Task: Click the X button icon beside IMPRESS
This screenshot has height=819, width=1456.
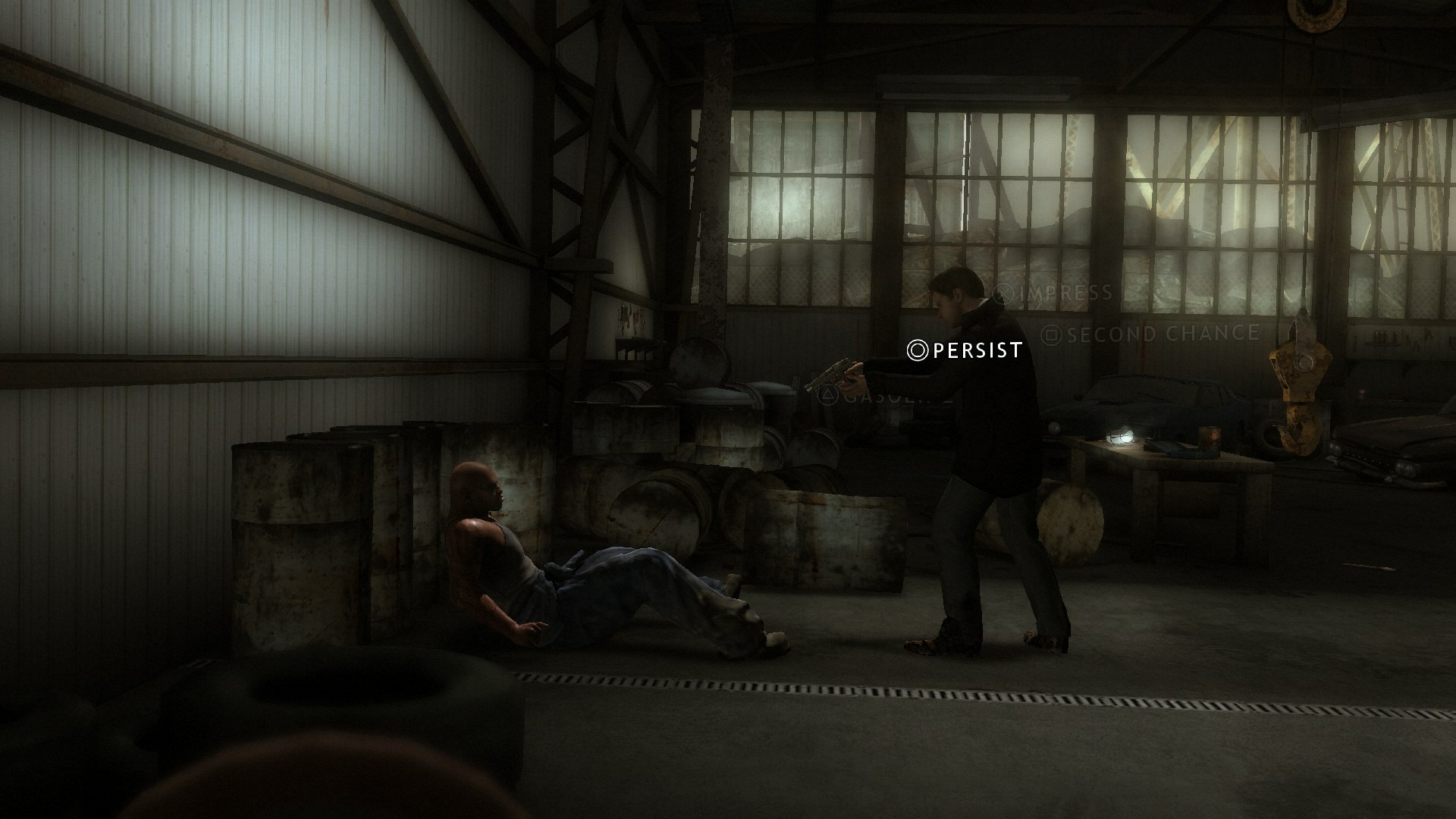Action: coord(1003,290)
